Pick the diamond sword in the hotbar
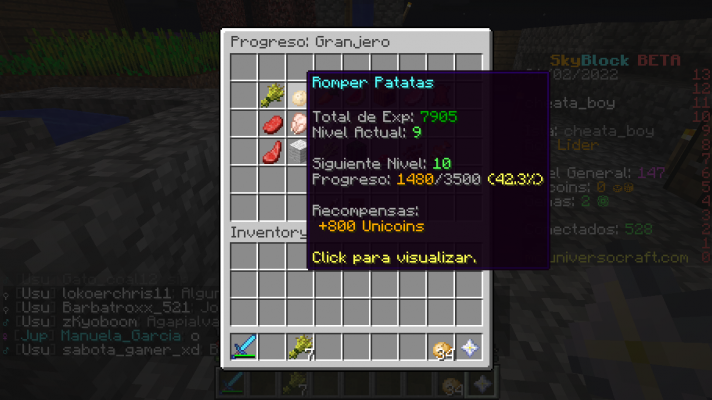 244,348
